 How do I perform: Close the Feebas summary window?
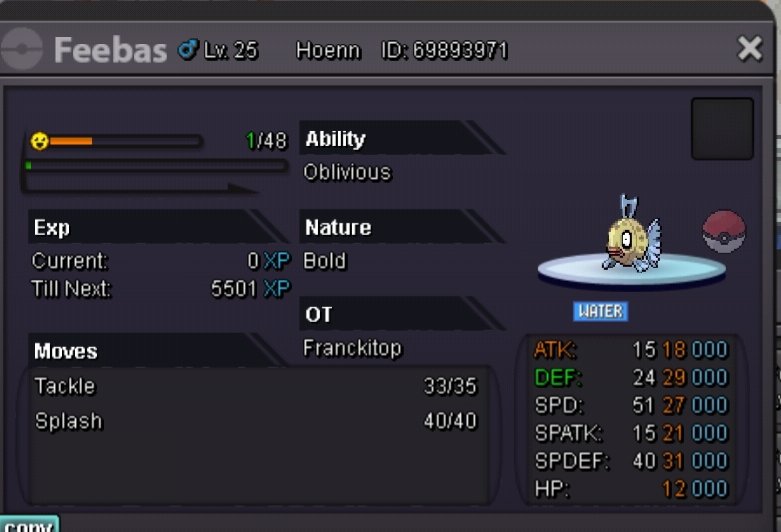click(749, 48)
